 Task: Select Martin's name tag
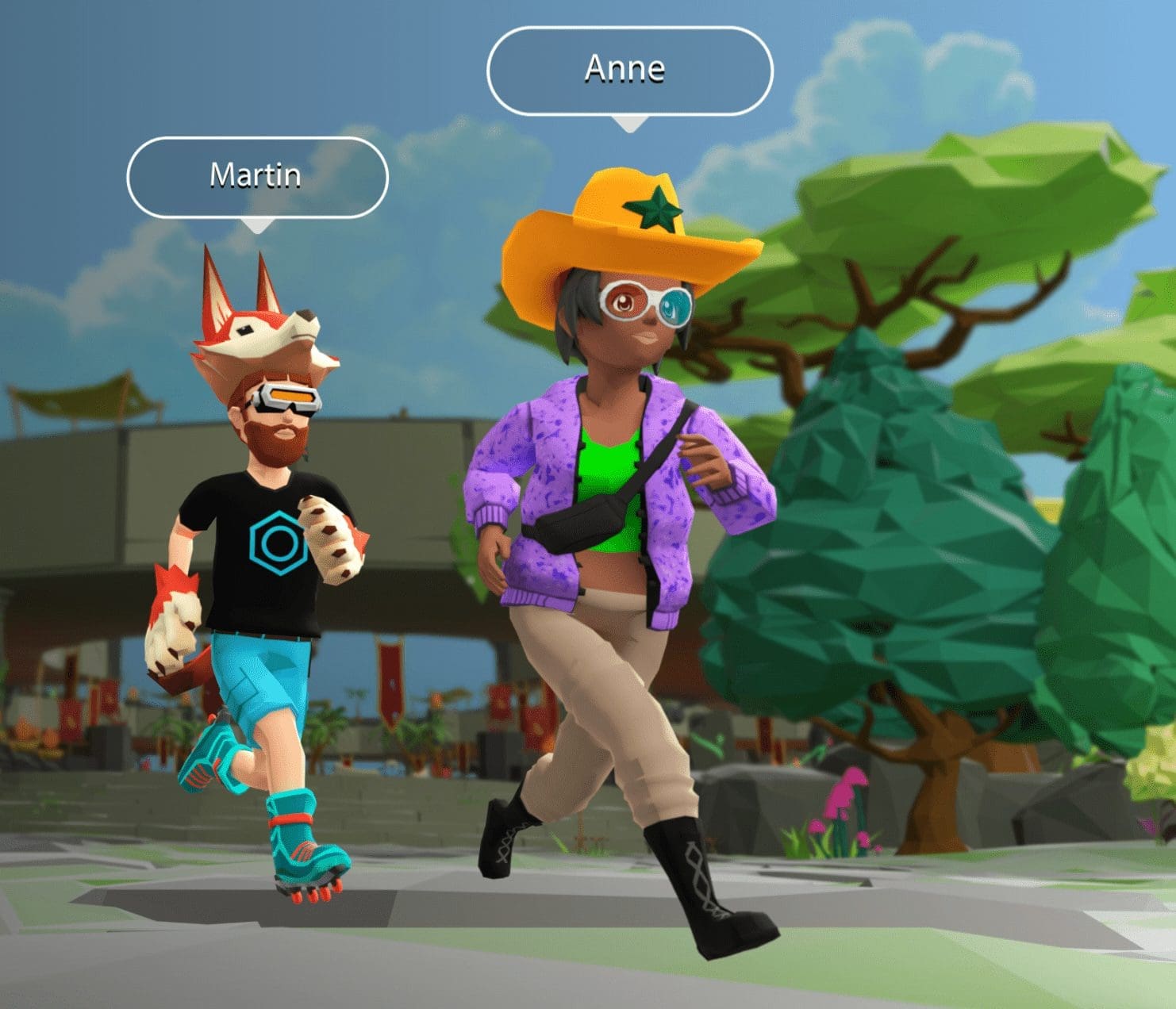click(256, 176)
